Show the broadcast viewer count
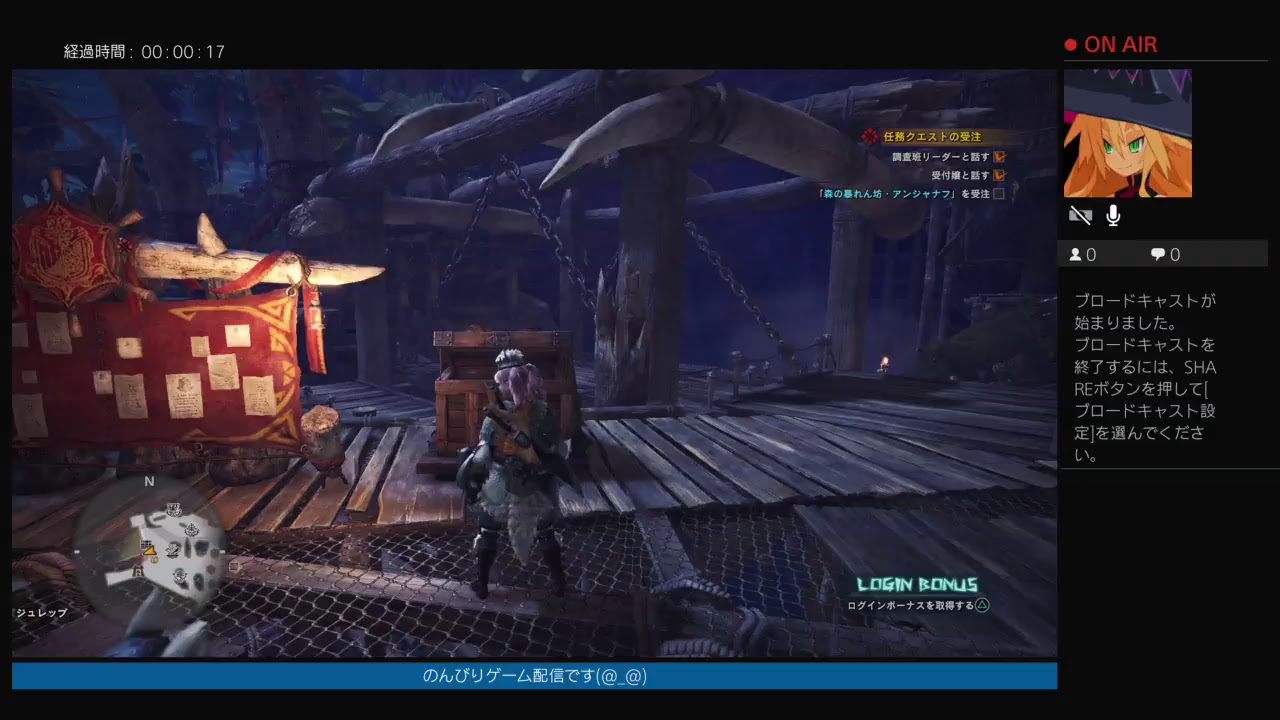The image size is (1280, 720). pos(1083,255)
